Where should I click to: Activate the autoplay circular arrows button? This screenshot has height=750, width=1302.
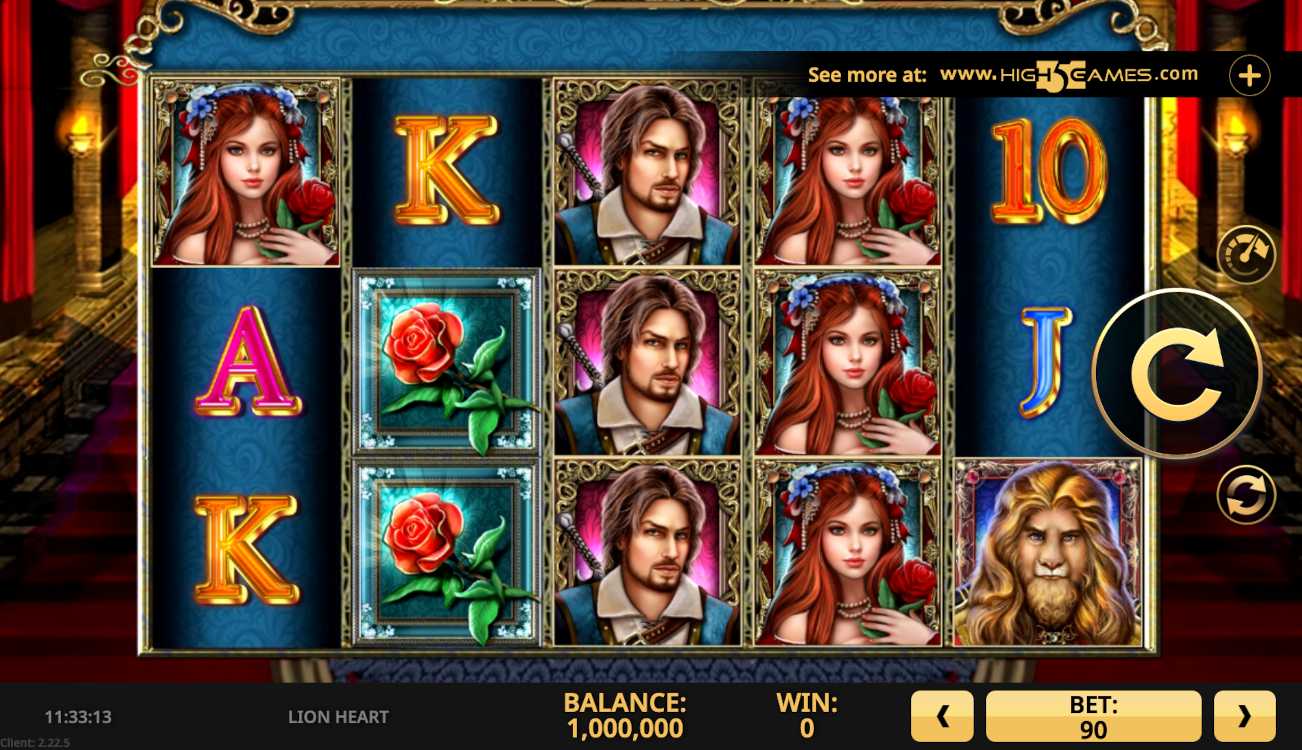[1245, 495]
